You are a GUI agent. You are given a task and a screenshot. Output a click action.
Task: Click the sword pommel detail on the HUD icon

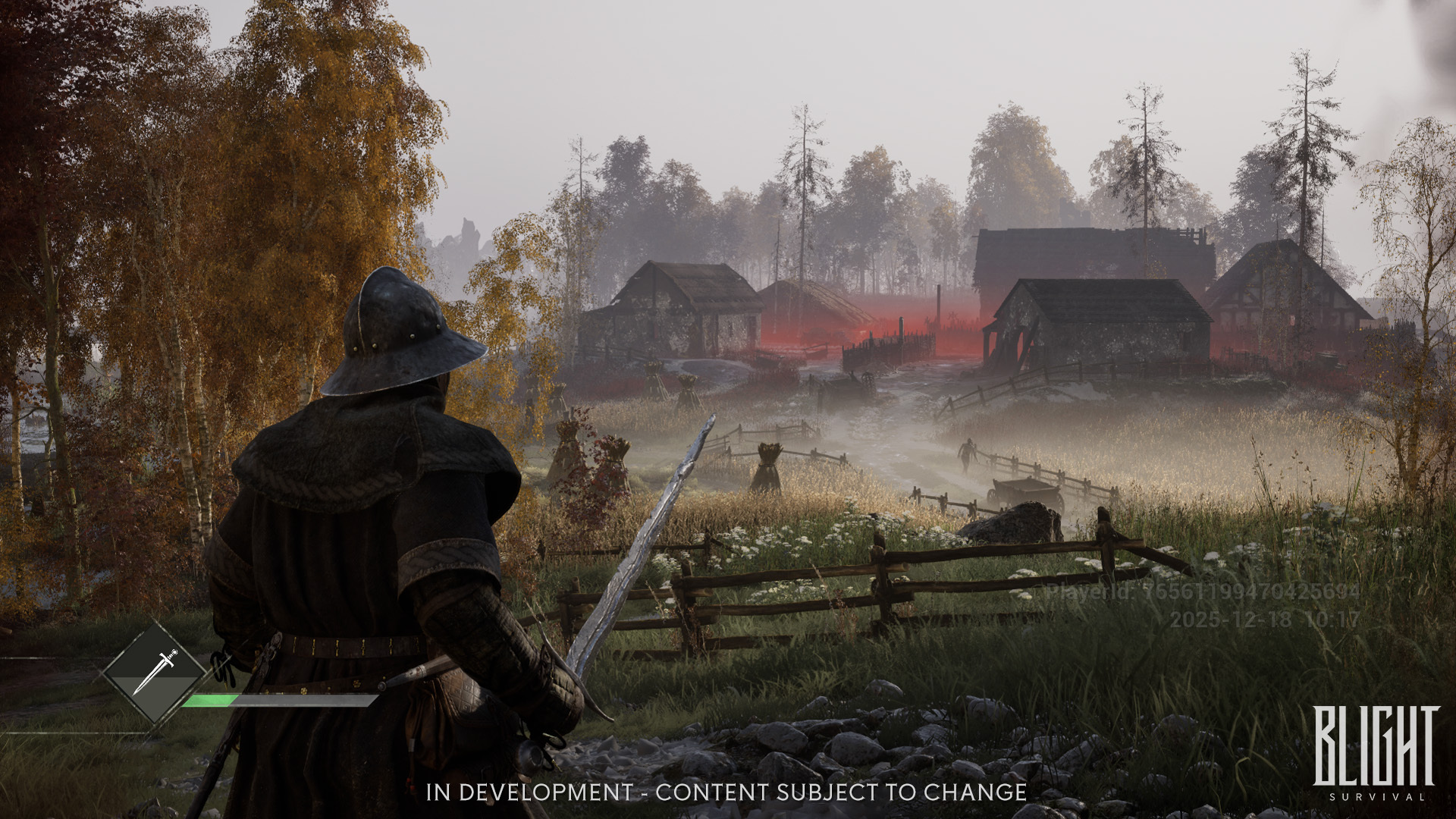point(174,653)
